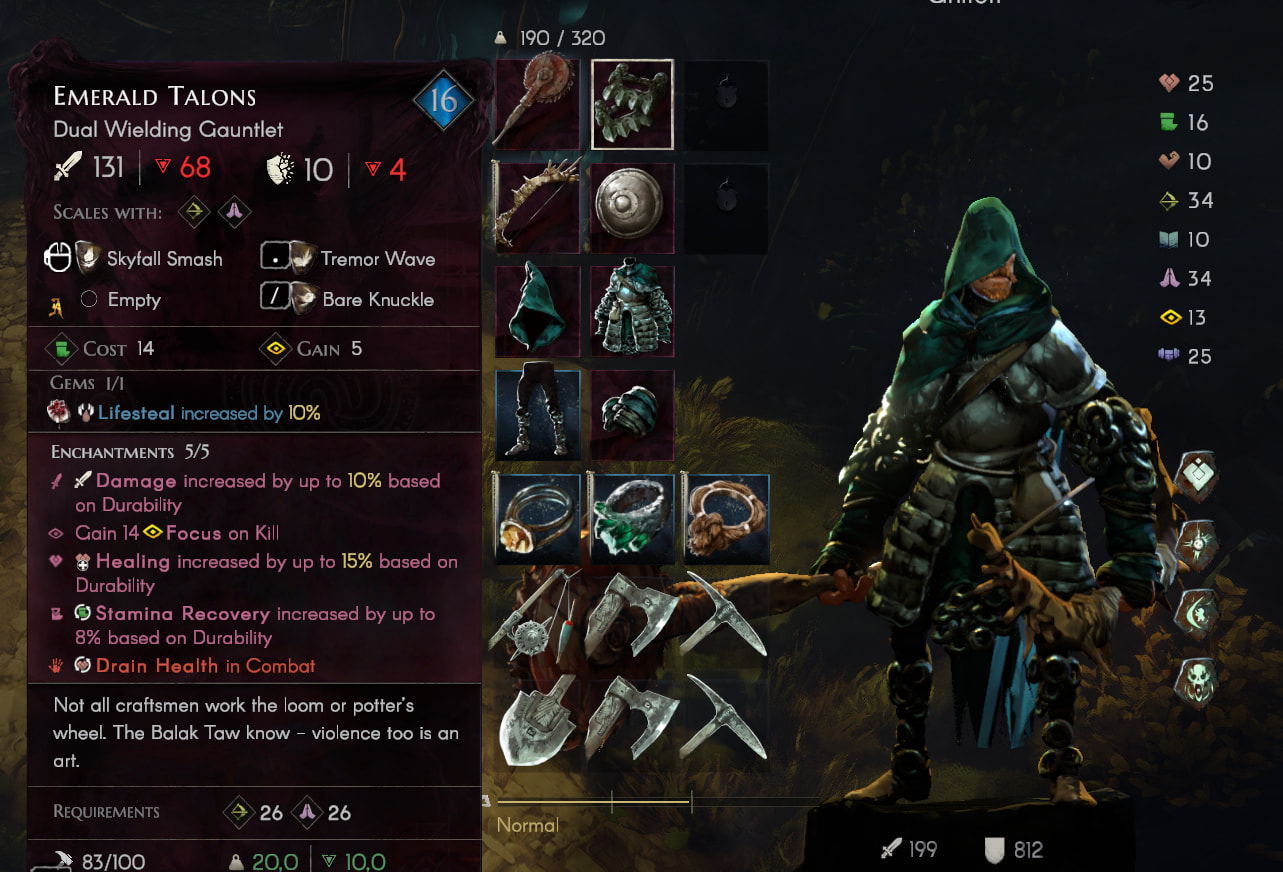Image resolution: width=1283 pixels, height=872 pixels.
Task: Click the green hood helmet slot
Action: pos(538,312)
